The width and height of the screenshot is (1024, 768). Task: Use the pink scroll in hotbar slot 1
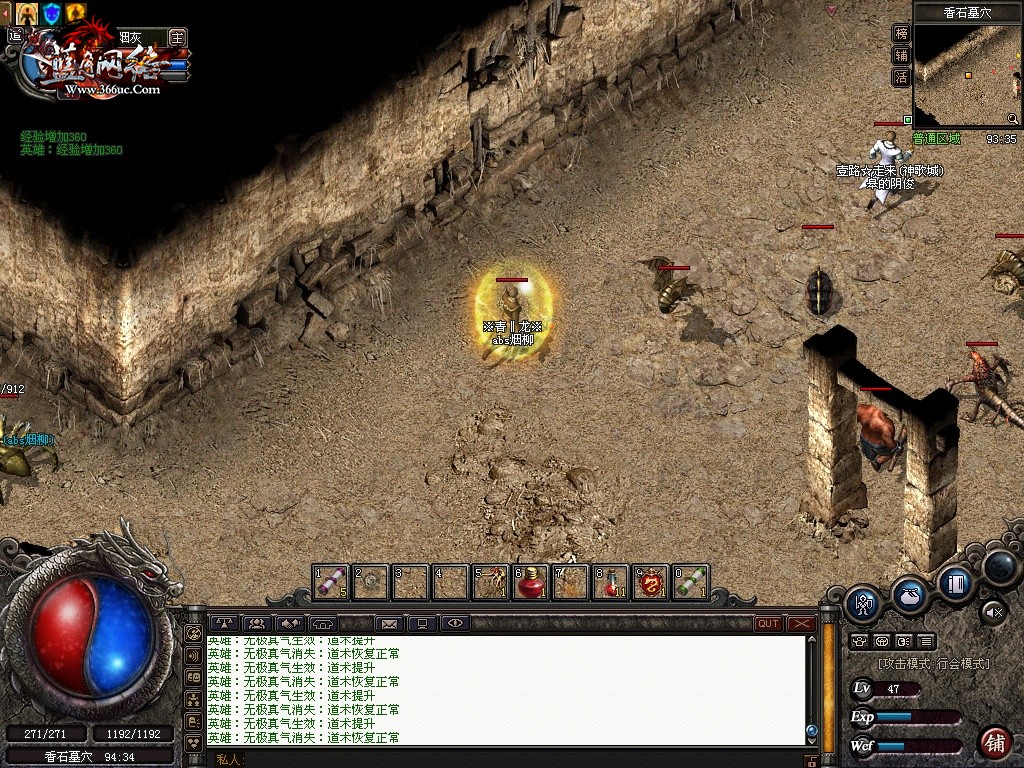(x=330, y=582)
